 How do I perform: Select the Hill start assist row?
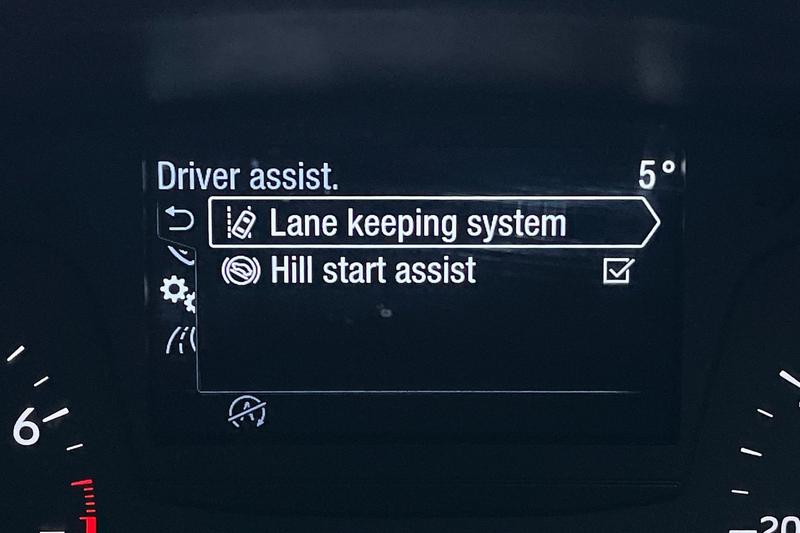pyautogui.click(x=375, y=270)
